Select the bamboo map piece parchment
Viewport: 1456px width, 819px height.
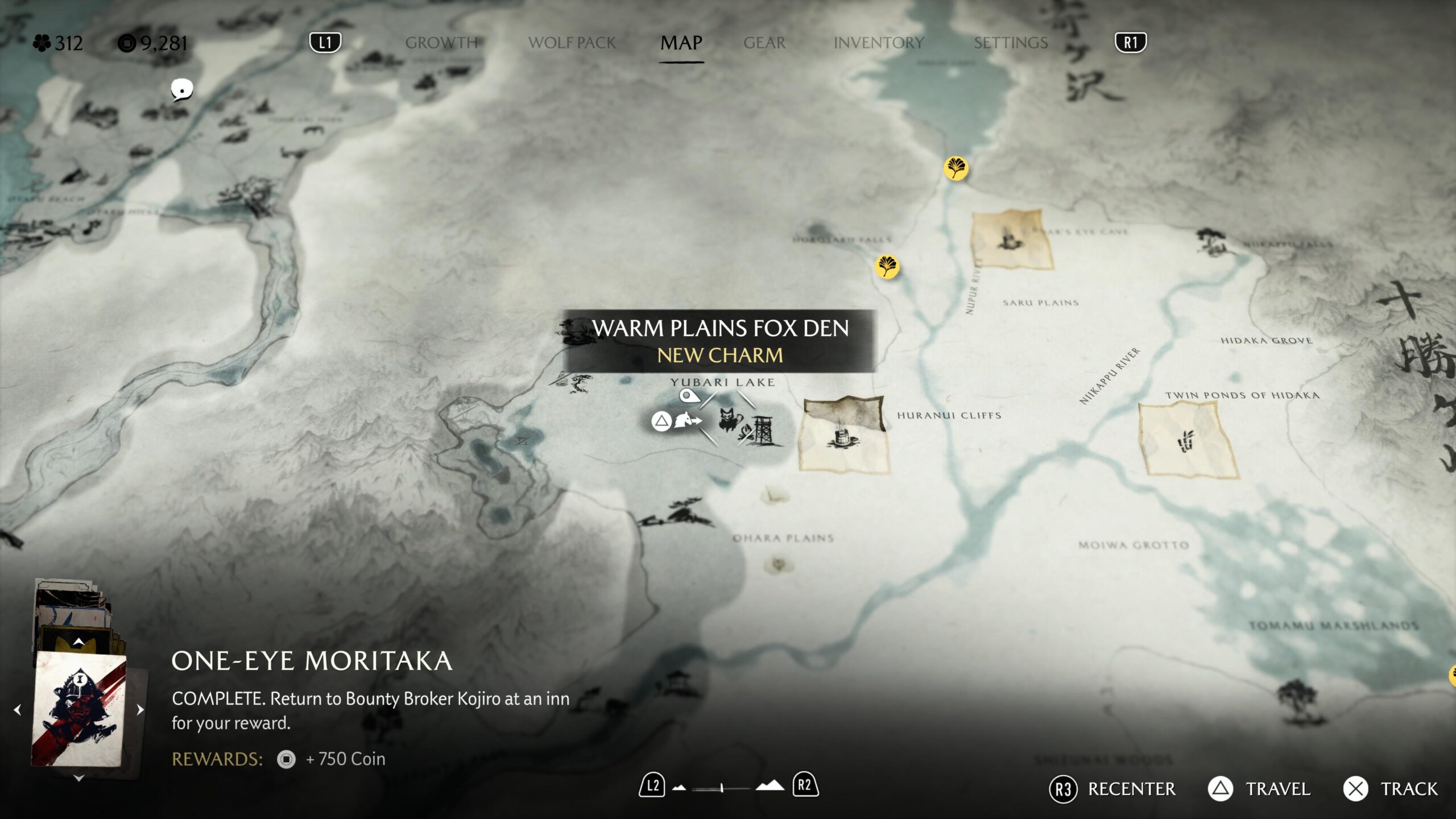point(1188,440)
